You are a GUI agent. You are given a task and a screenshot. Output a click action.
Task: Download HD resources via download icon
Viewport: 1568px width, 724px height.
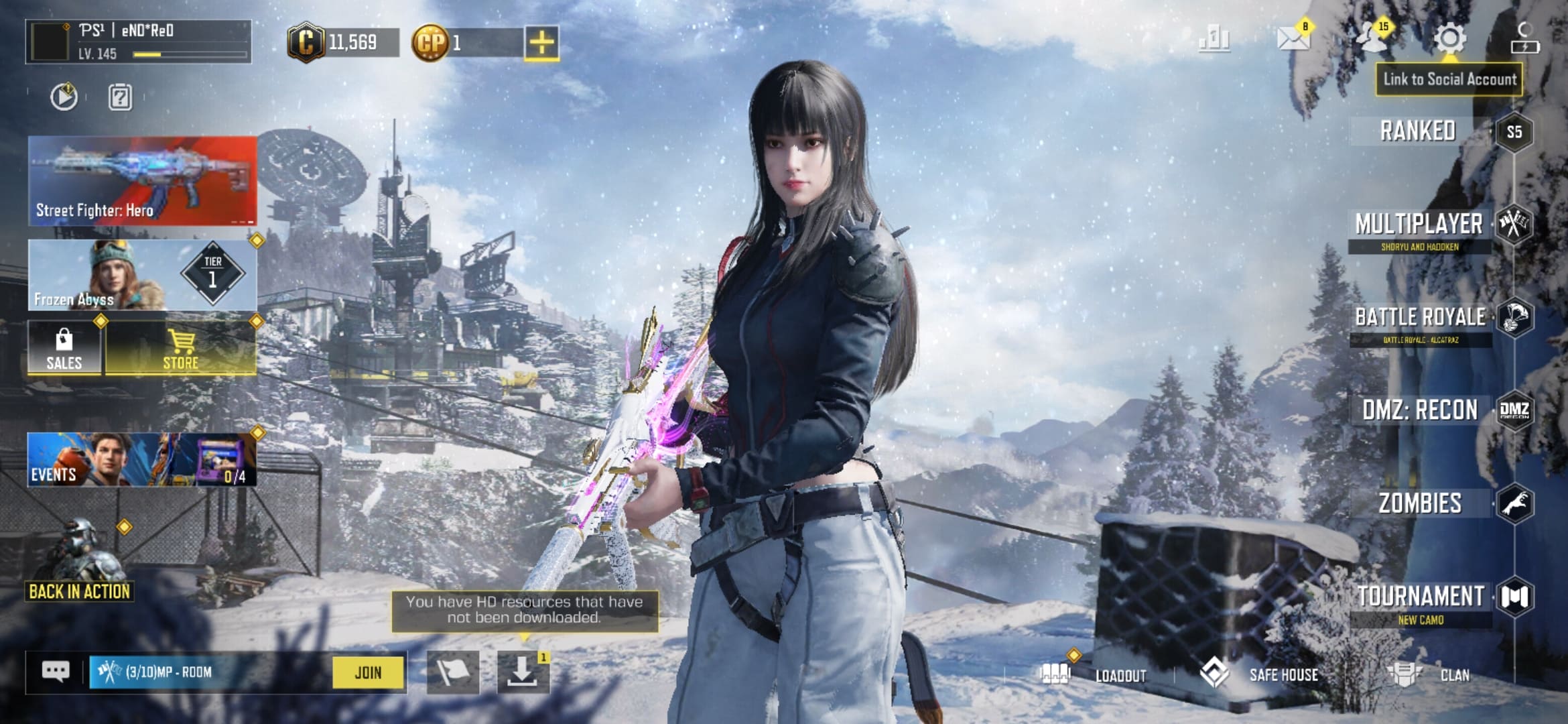(522, 672)
